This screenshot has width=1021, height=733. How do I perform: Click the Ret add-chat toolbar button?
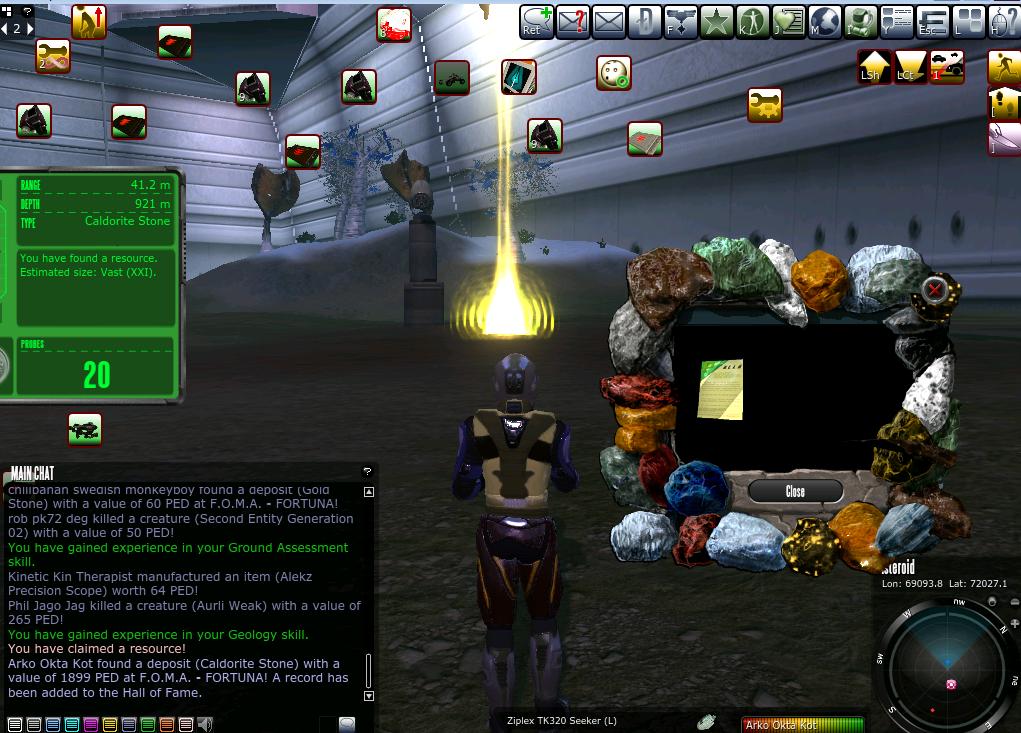(x=537, y=21)
